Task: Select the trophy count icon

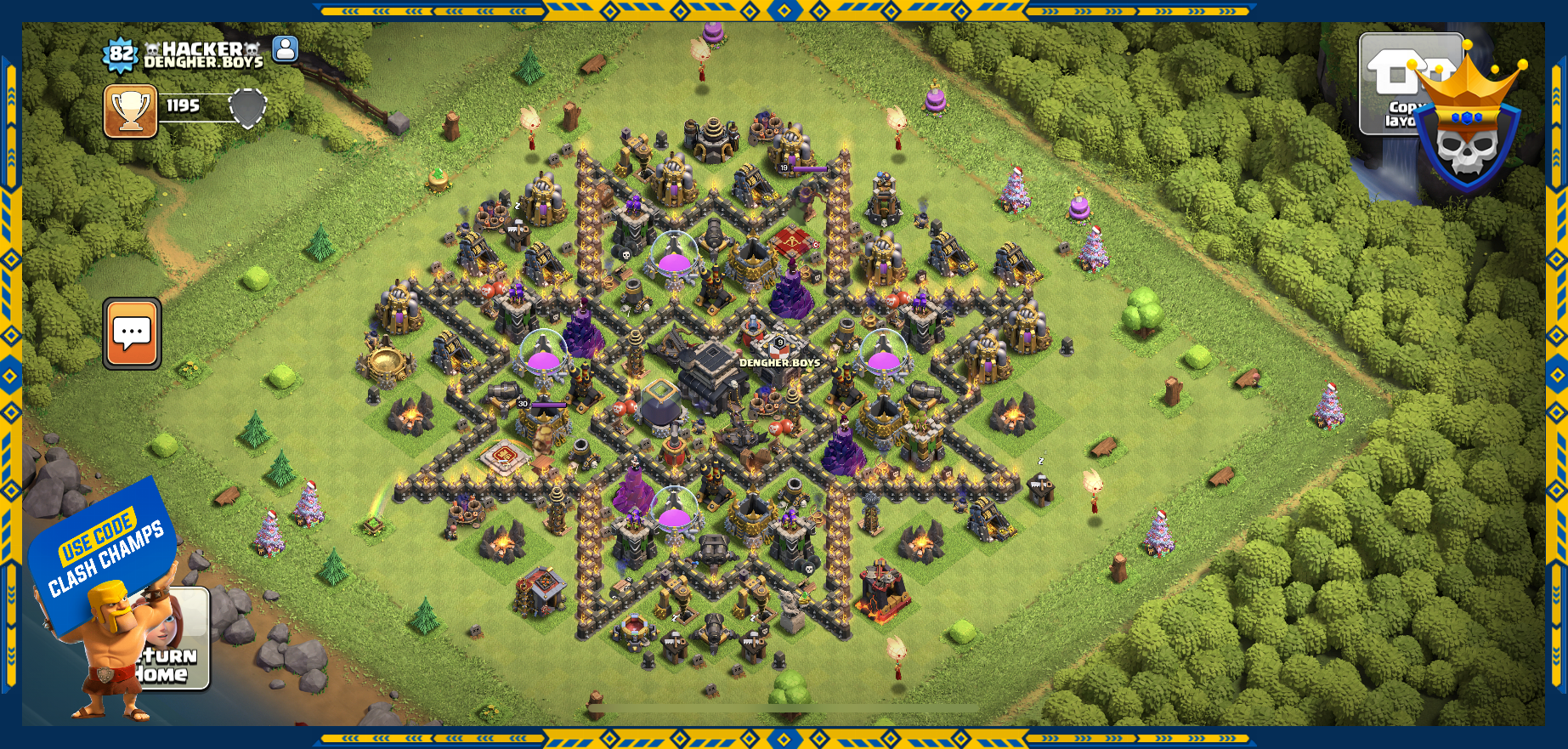Action: pos(131,111)
